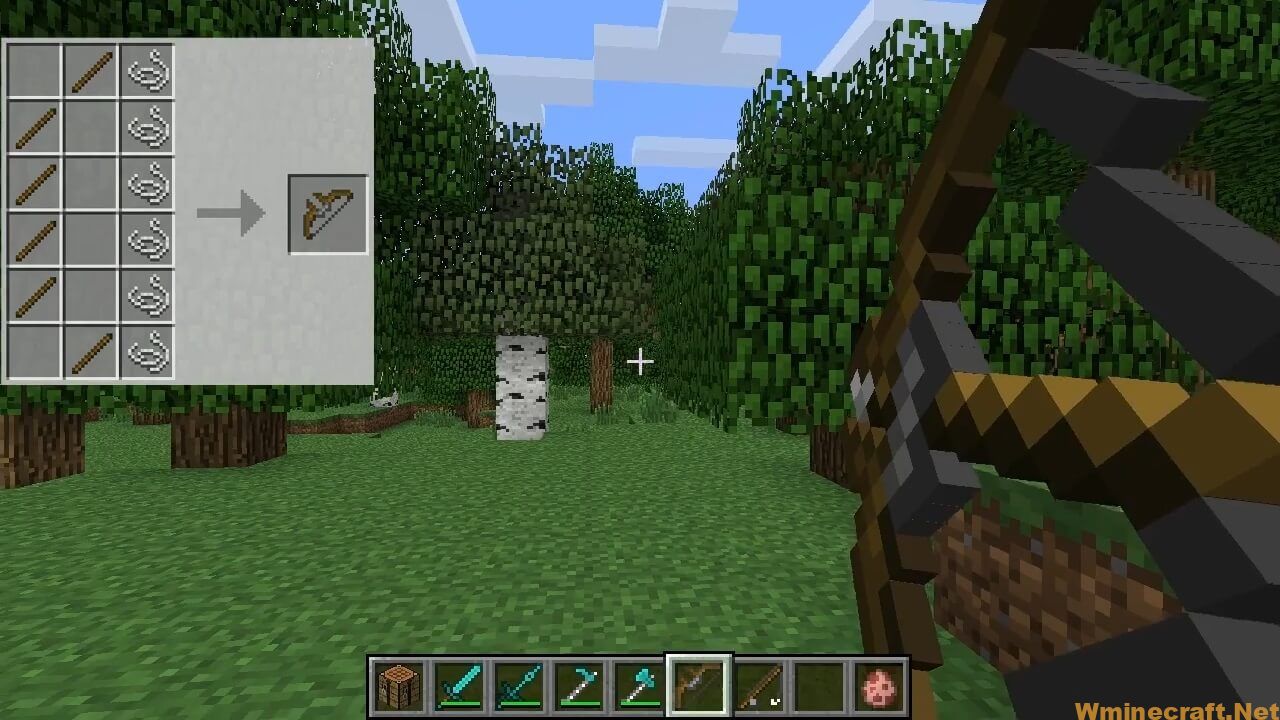Select the second diamond sword in the hotbar
The image size is (1280, 720).
pos(518,688)
